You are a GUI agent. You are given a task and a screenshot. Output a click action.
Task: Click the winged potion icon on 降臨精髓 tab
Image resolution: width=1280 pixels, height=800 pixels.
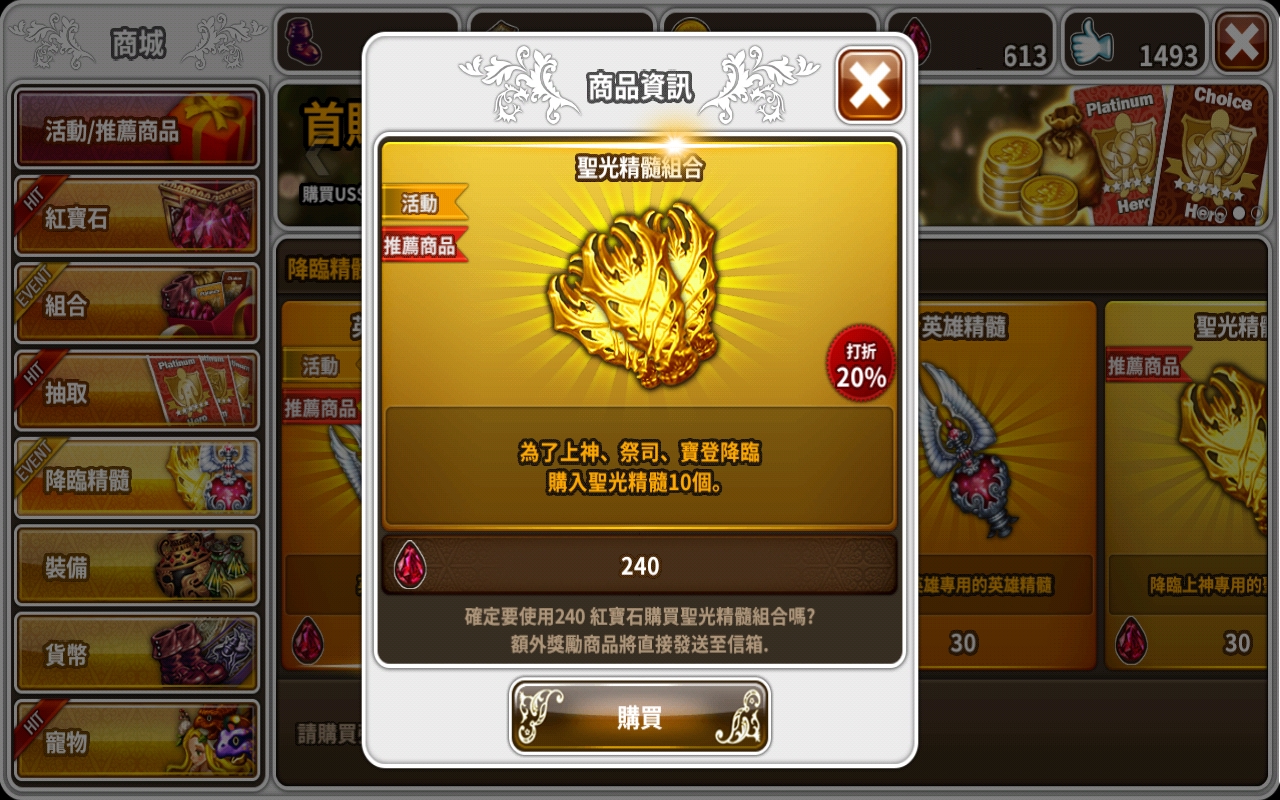225,477
